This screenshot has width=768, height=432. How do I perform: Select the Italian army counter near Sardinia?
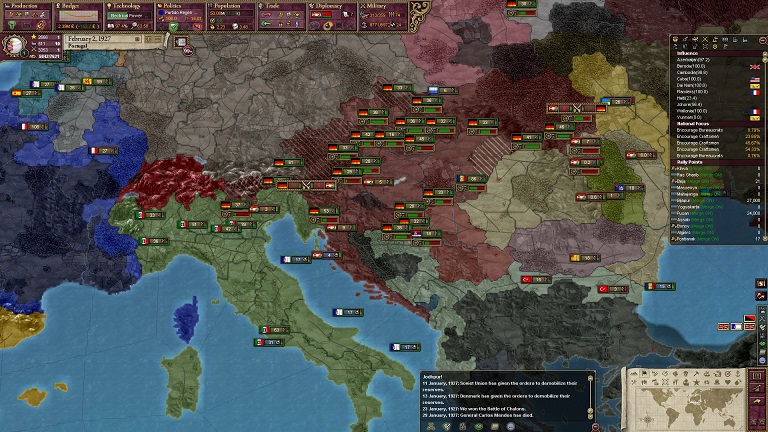pos(273,329)
